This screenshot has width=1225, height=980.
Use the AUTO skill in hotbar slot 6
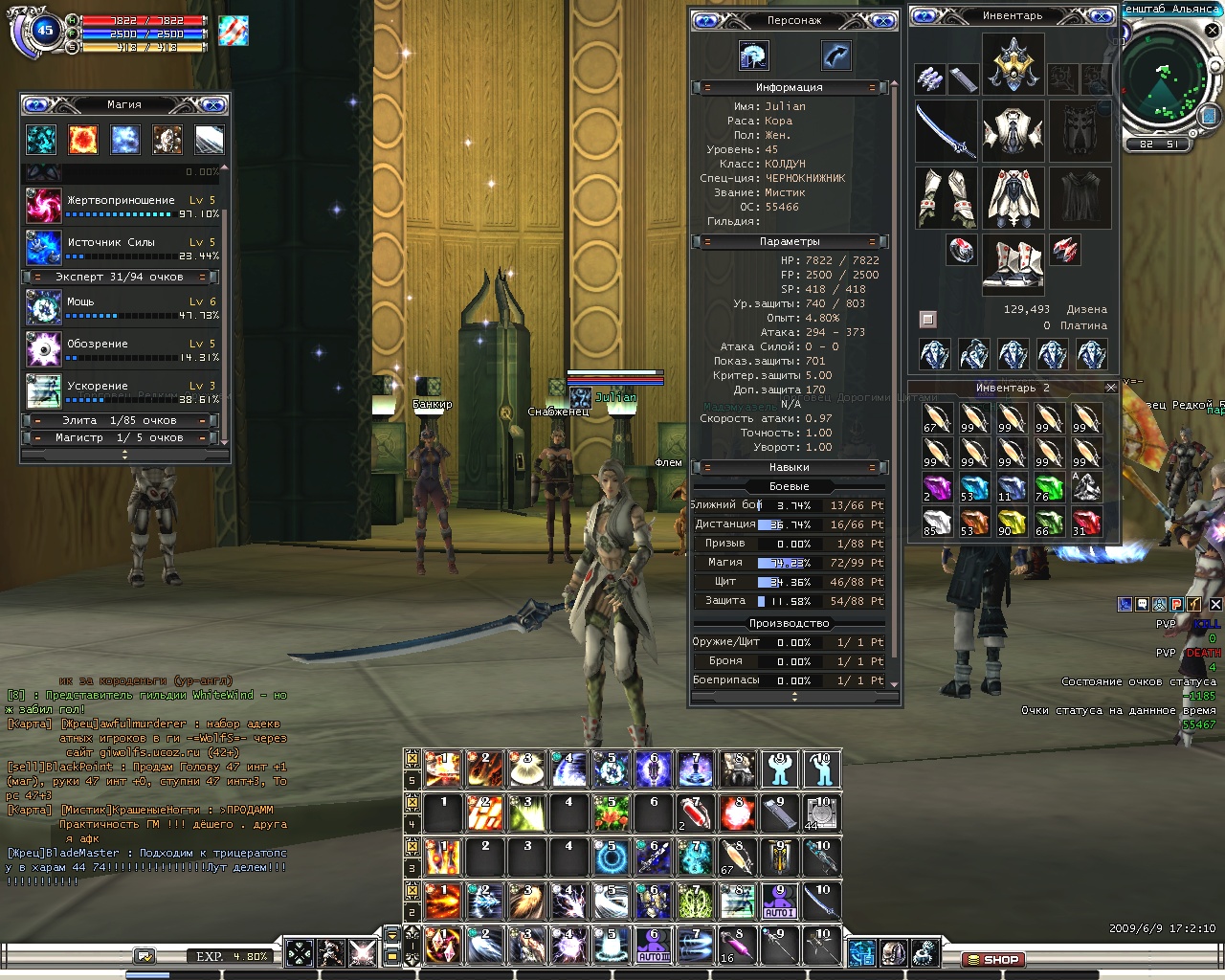point(654,946)
